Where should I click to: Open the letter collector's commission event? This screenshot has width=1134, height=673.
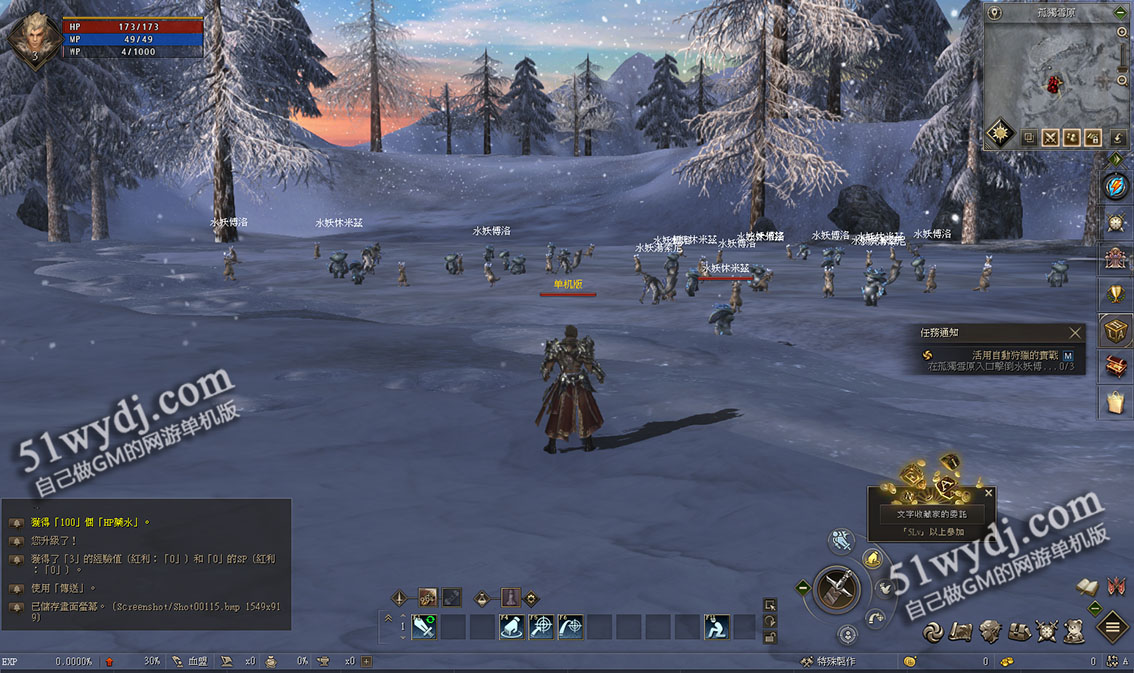[931, 514]
